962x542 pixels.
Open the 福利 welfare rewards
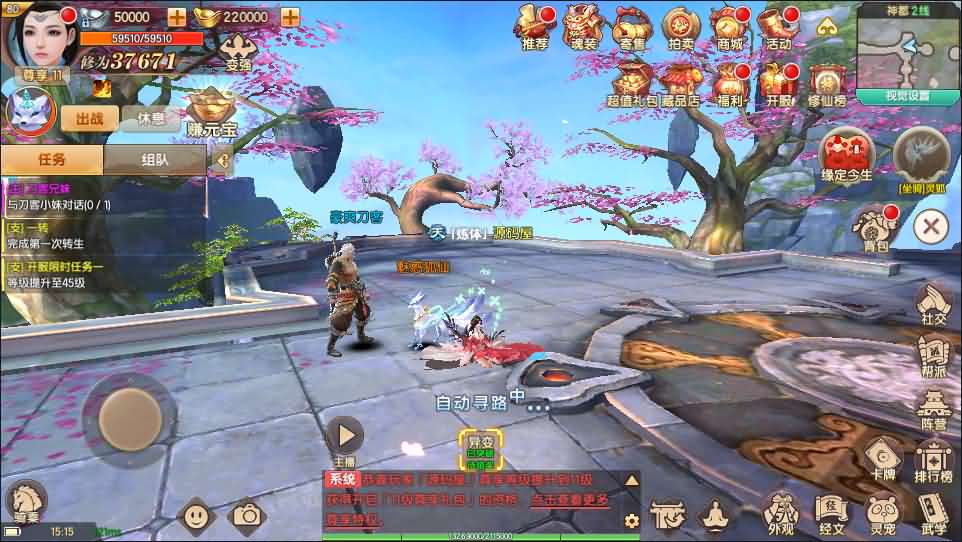click(x=729, y=82)
